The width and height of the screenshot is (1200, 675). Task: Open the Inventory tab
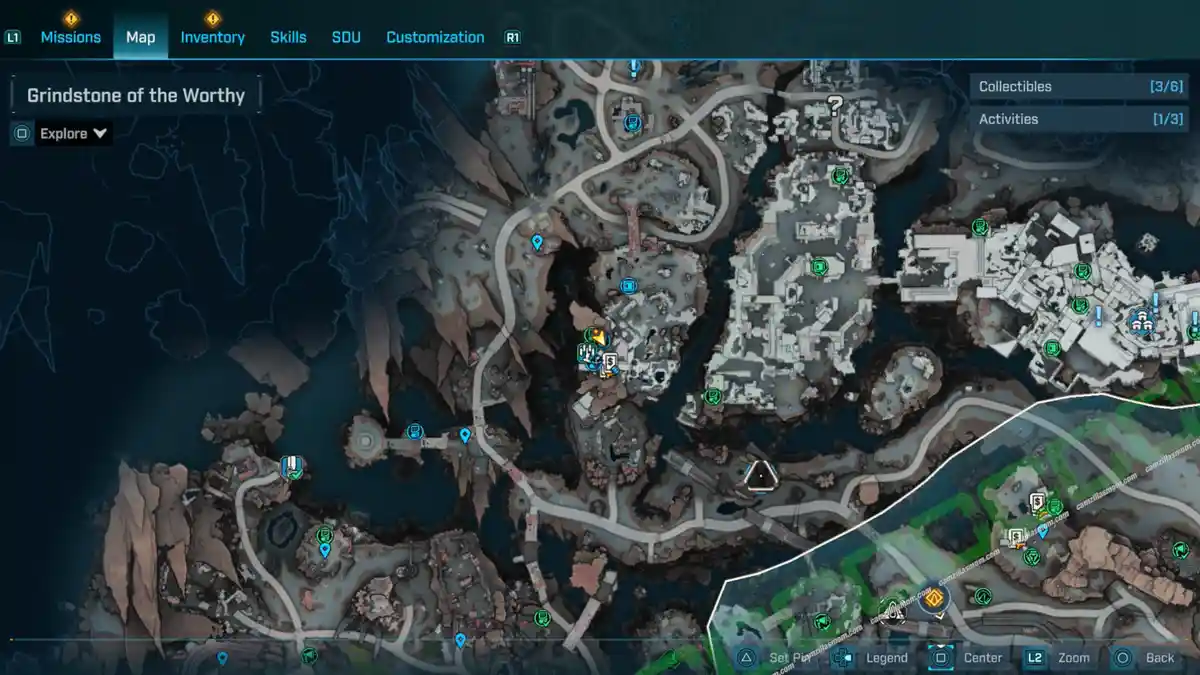212,37
